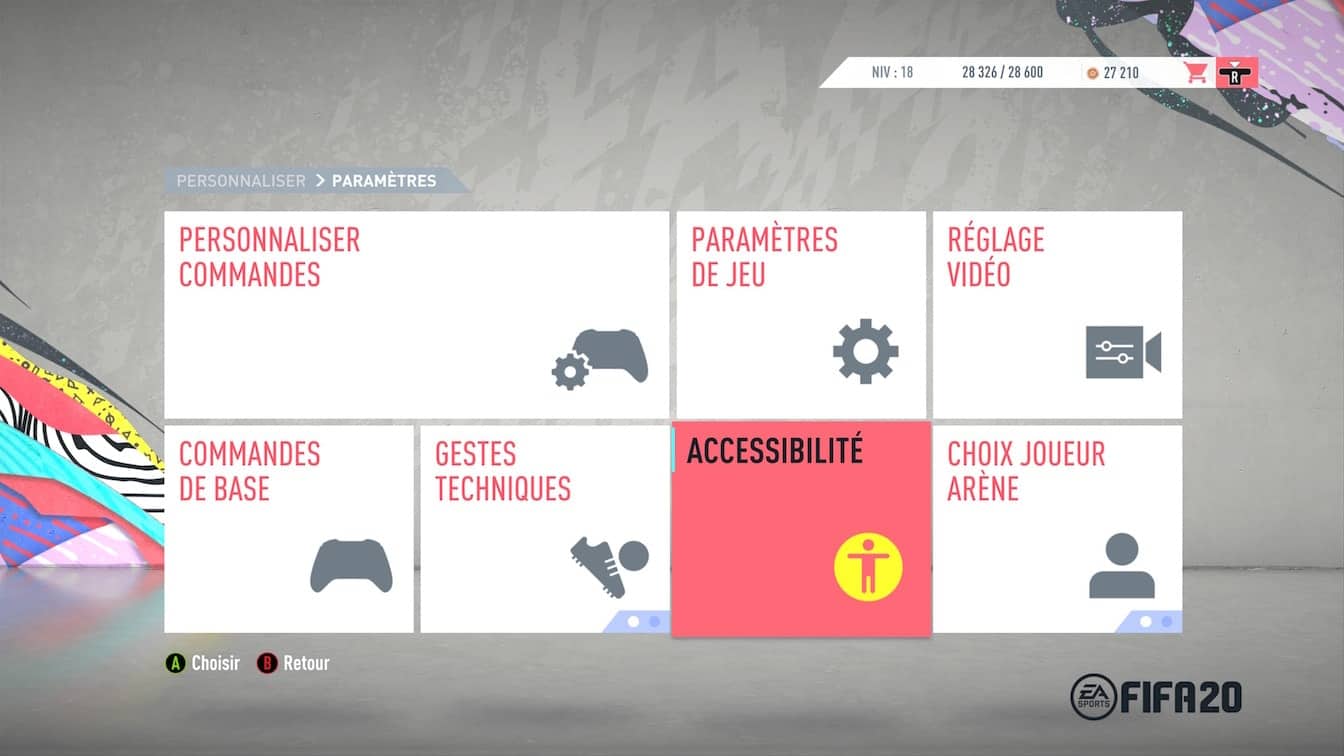Go back to Personnaliser in the breadcrumb
The image size is (1344, 756).
point(241,181)
